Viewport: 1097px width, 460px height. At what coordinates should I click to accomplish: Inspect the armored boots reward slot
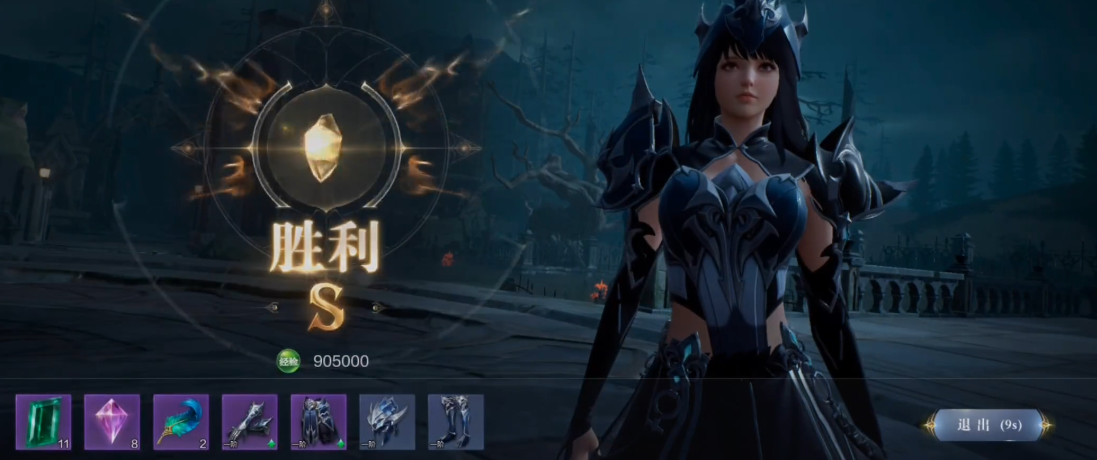click(x=456, y=421)
